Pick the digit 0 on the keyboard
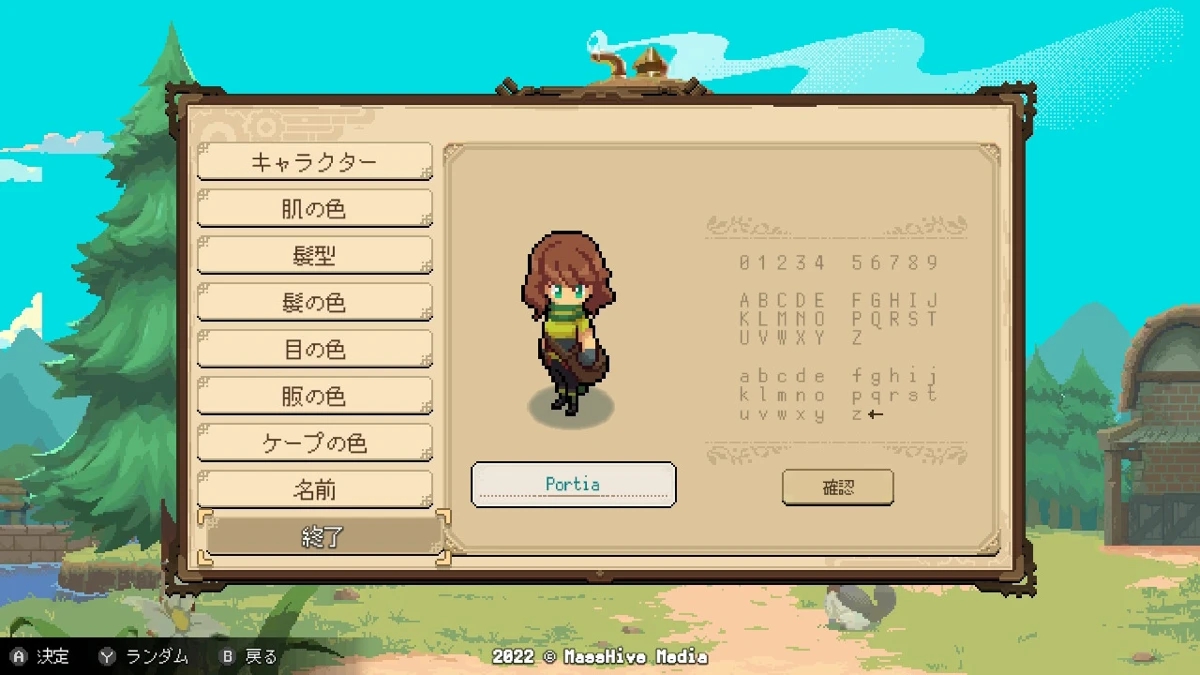1200x675 pixels. tap(745, 263)
